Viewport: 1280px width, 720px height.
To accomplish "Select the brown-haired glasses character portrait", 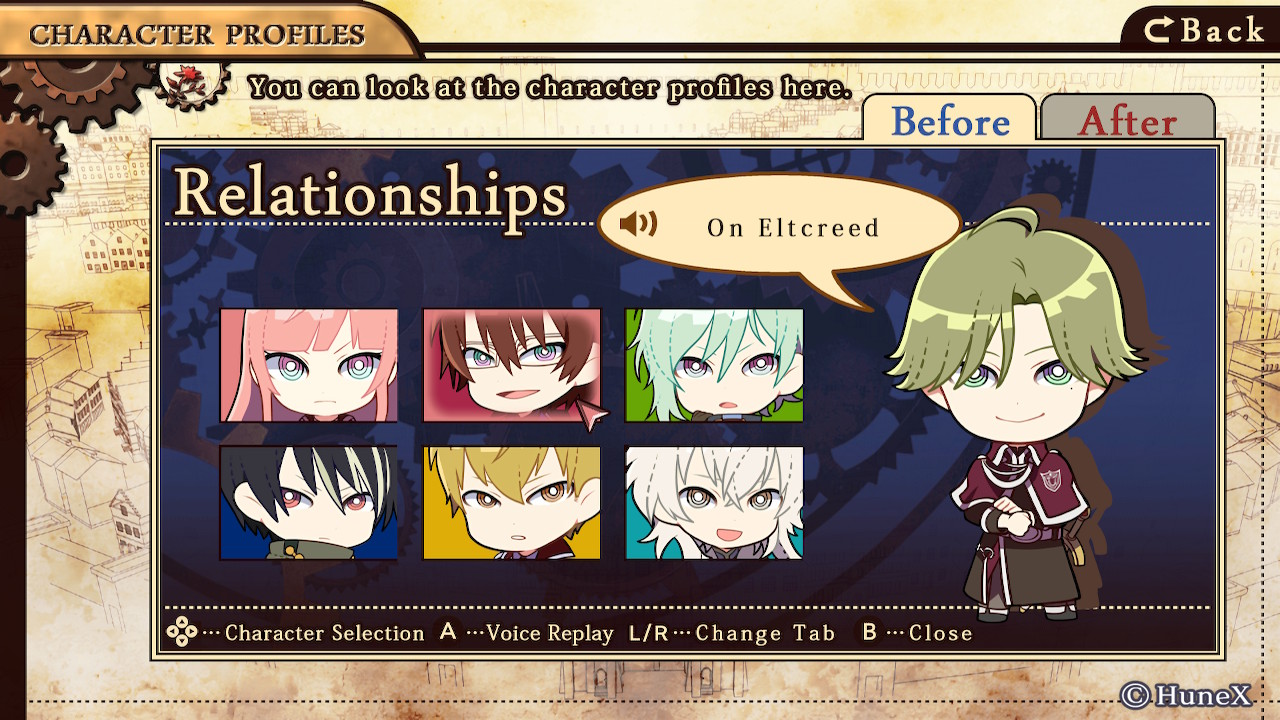I will pyautogui.click(x=511, y=365).
